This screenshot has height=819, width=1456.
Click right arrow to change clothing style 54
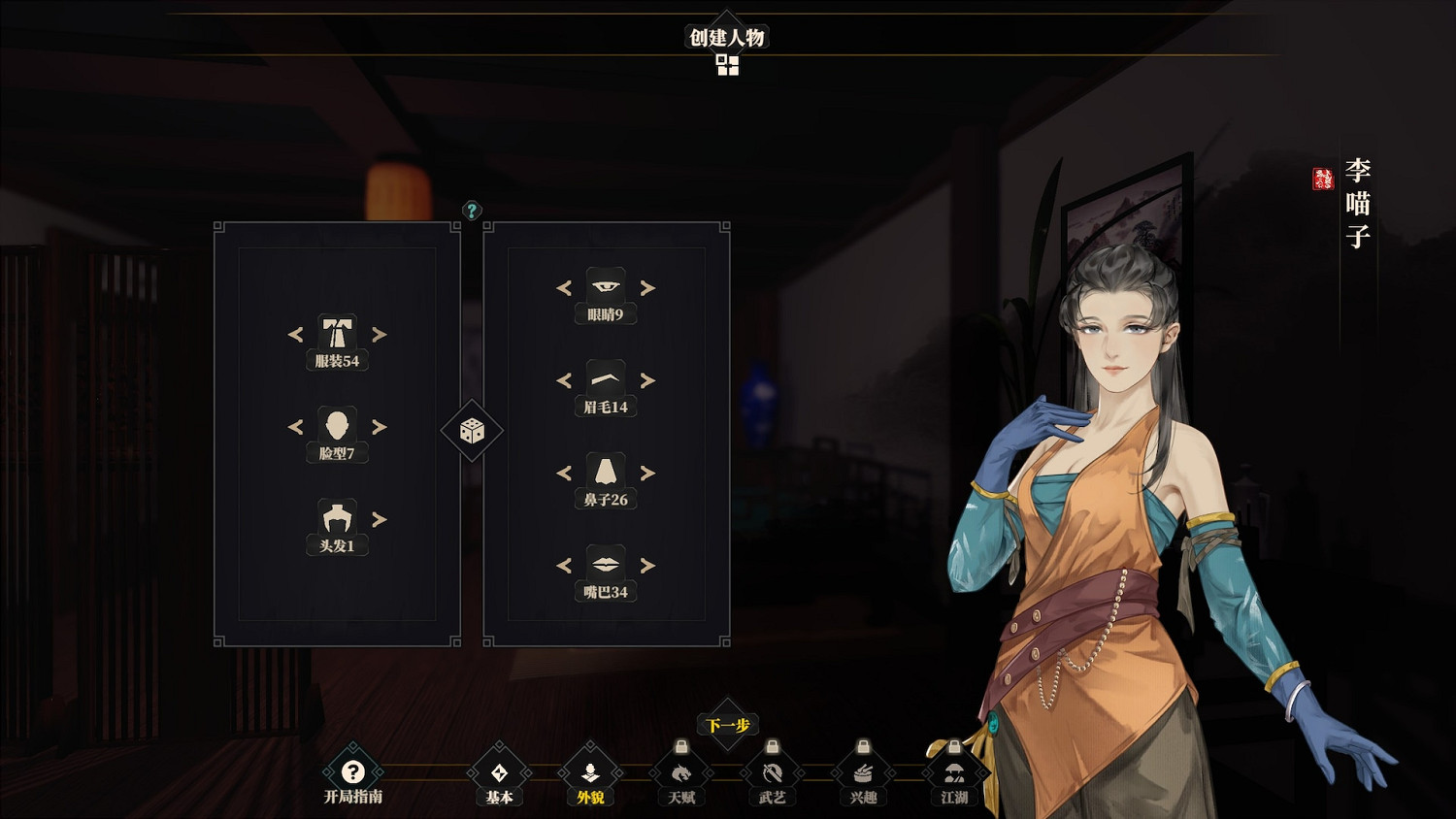click(x=379, y=334)
